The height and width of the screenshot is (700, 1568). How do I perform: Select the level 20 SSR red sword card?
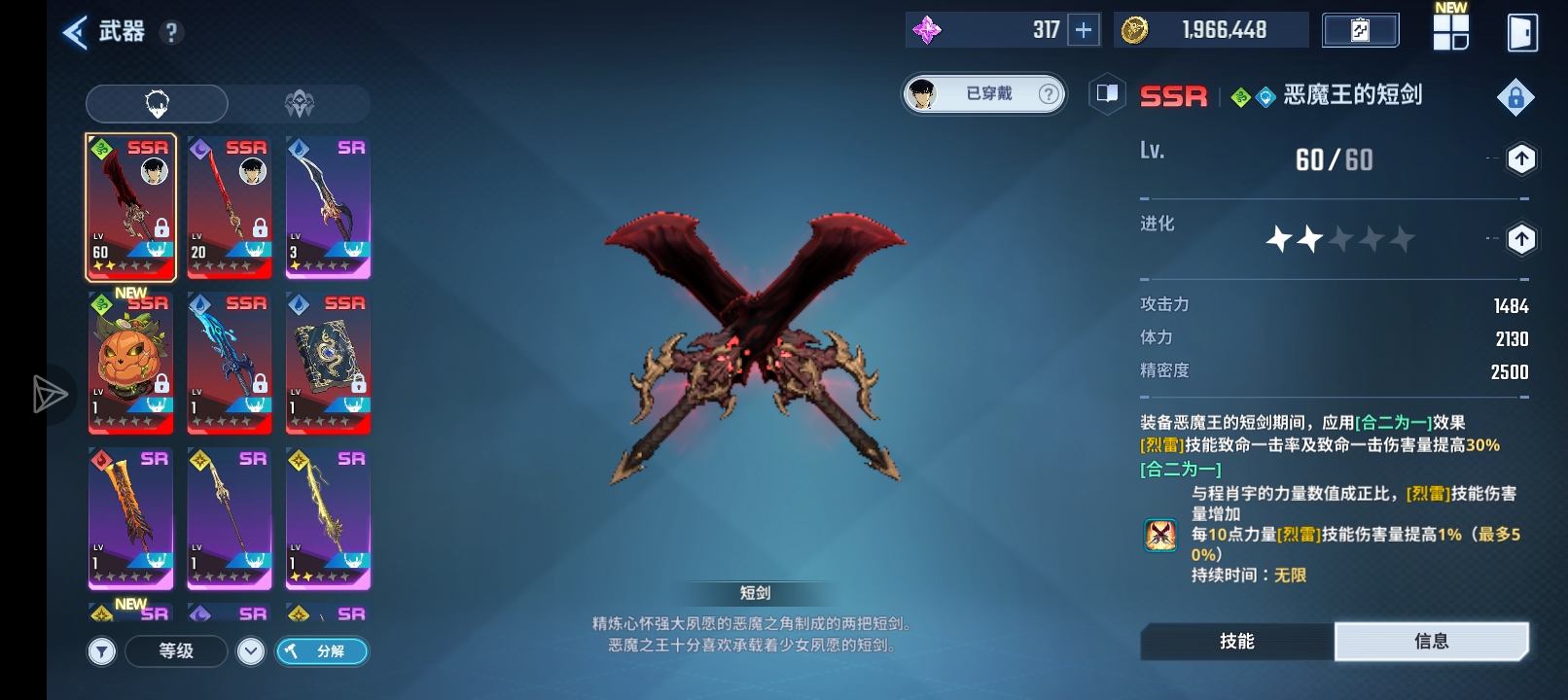click(x=230, y=206)
